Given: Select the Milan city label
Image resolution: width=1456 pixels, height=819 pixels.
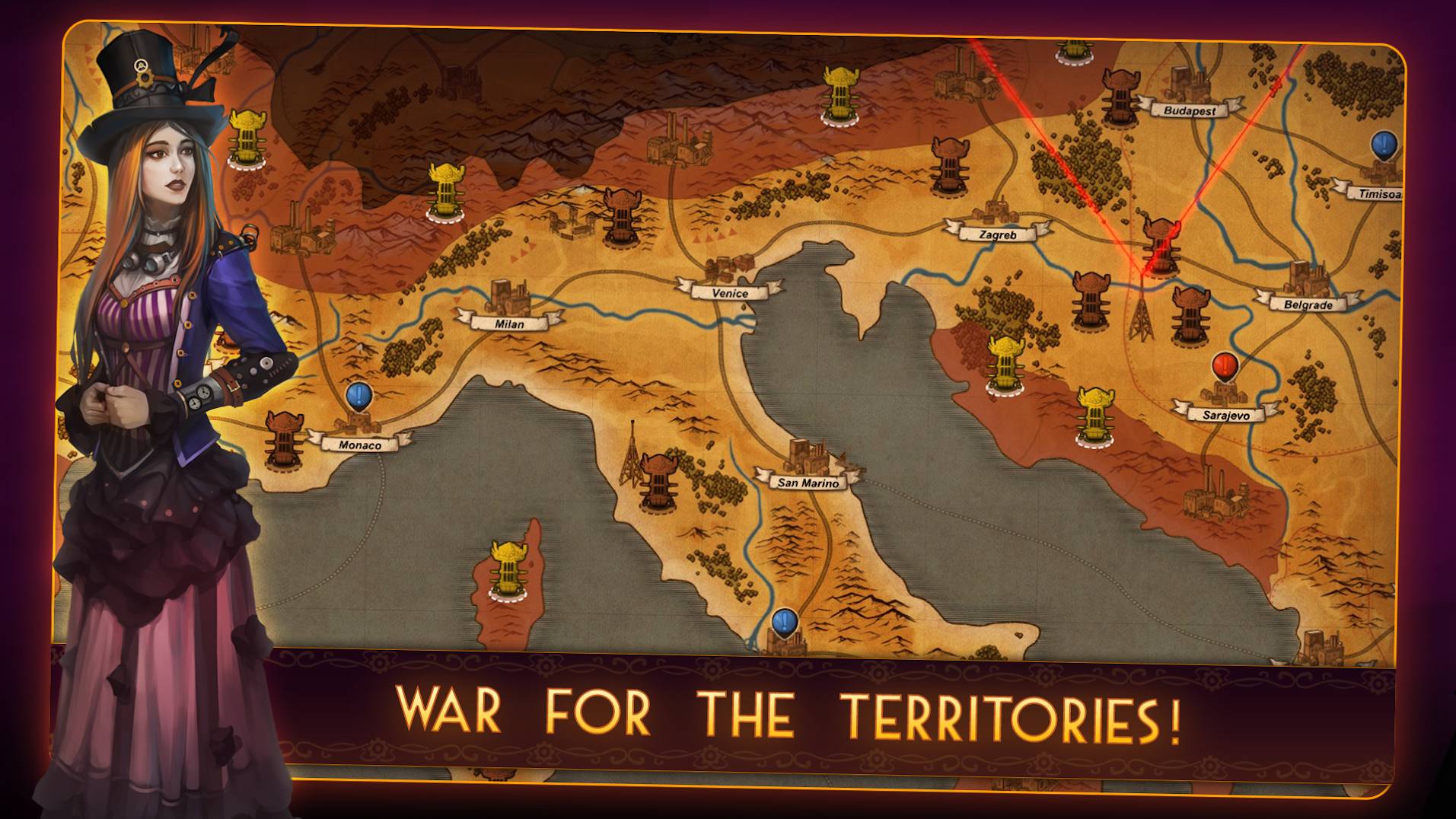Looking at the screenshot, I should 509,323.
